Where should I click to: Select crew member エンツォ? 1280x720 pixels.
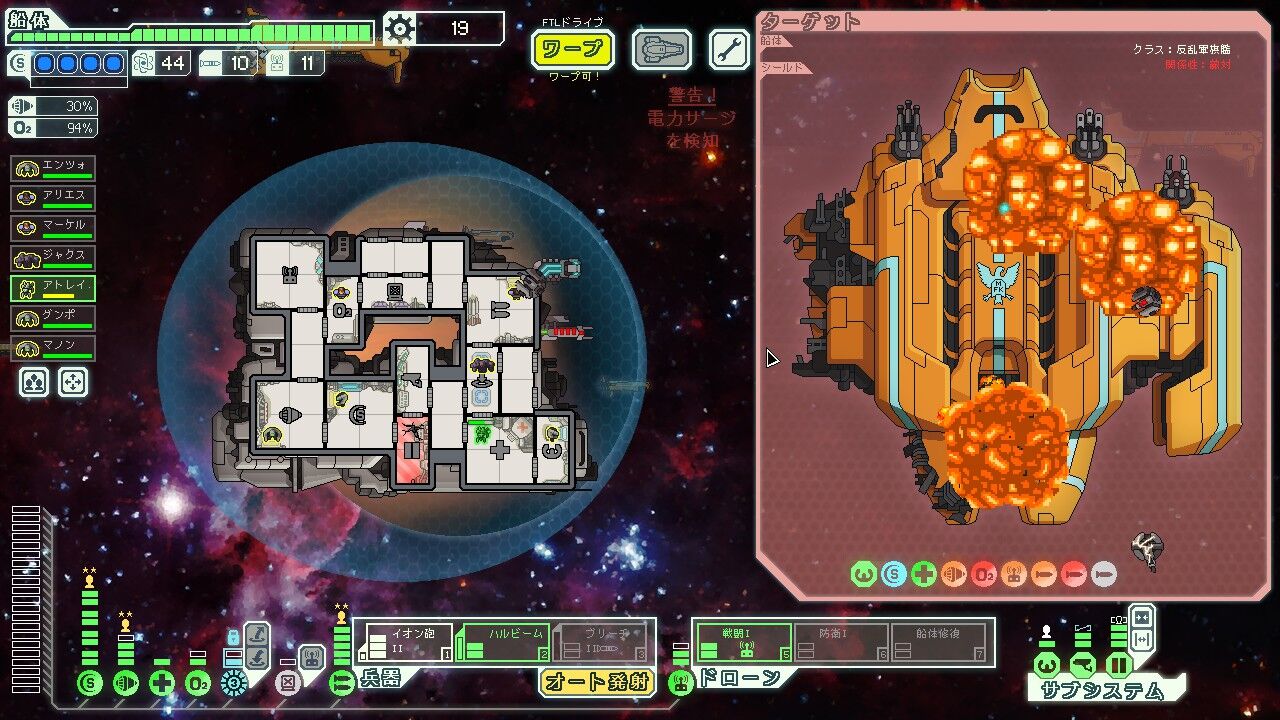click(x=53, y=167)
